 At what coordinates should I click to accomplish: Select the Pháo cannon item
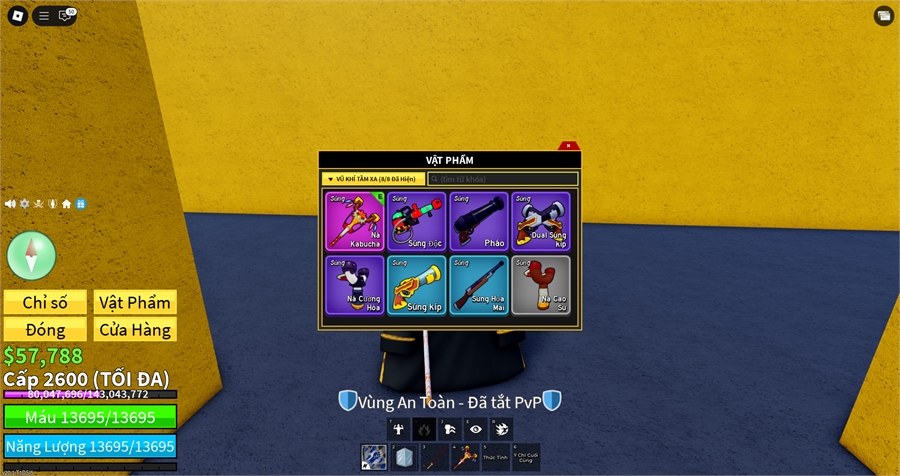479,221
